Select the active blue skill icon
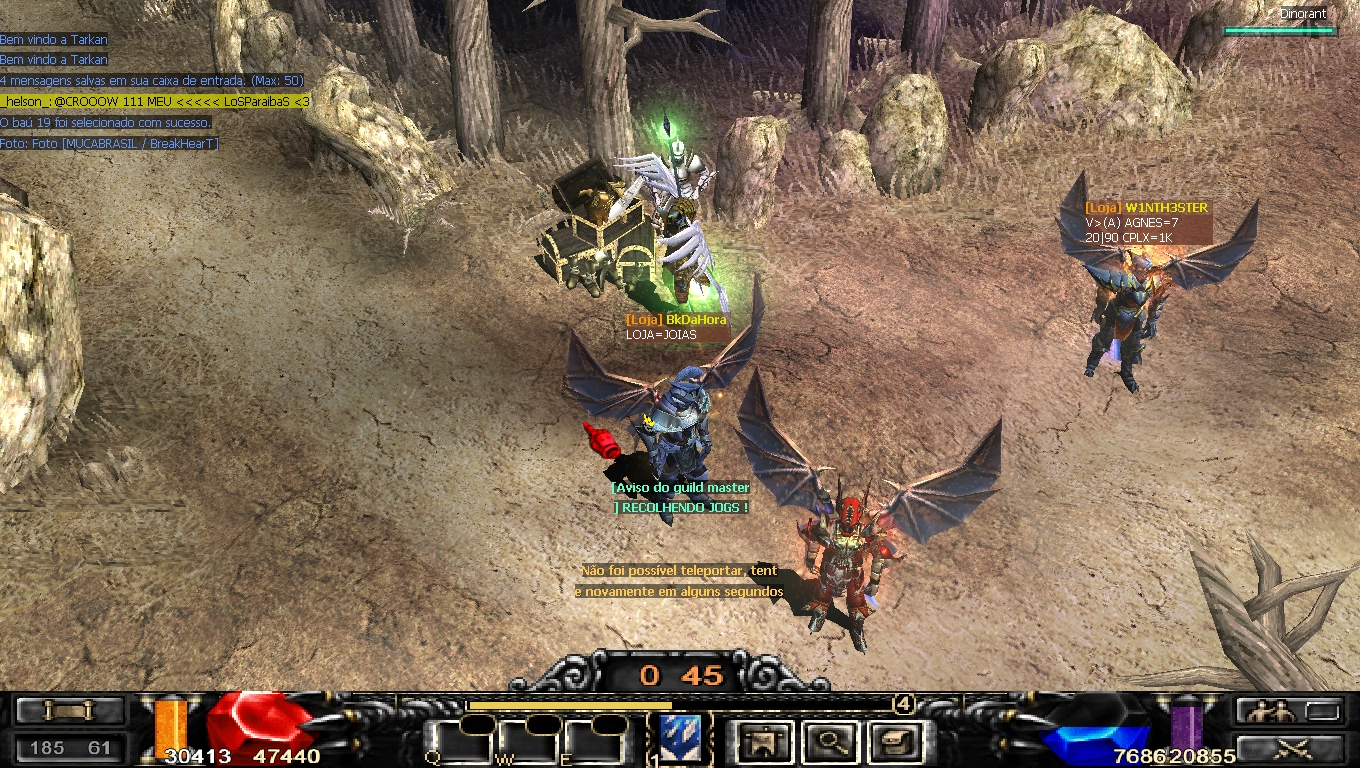 [x=682, y=738]
